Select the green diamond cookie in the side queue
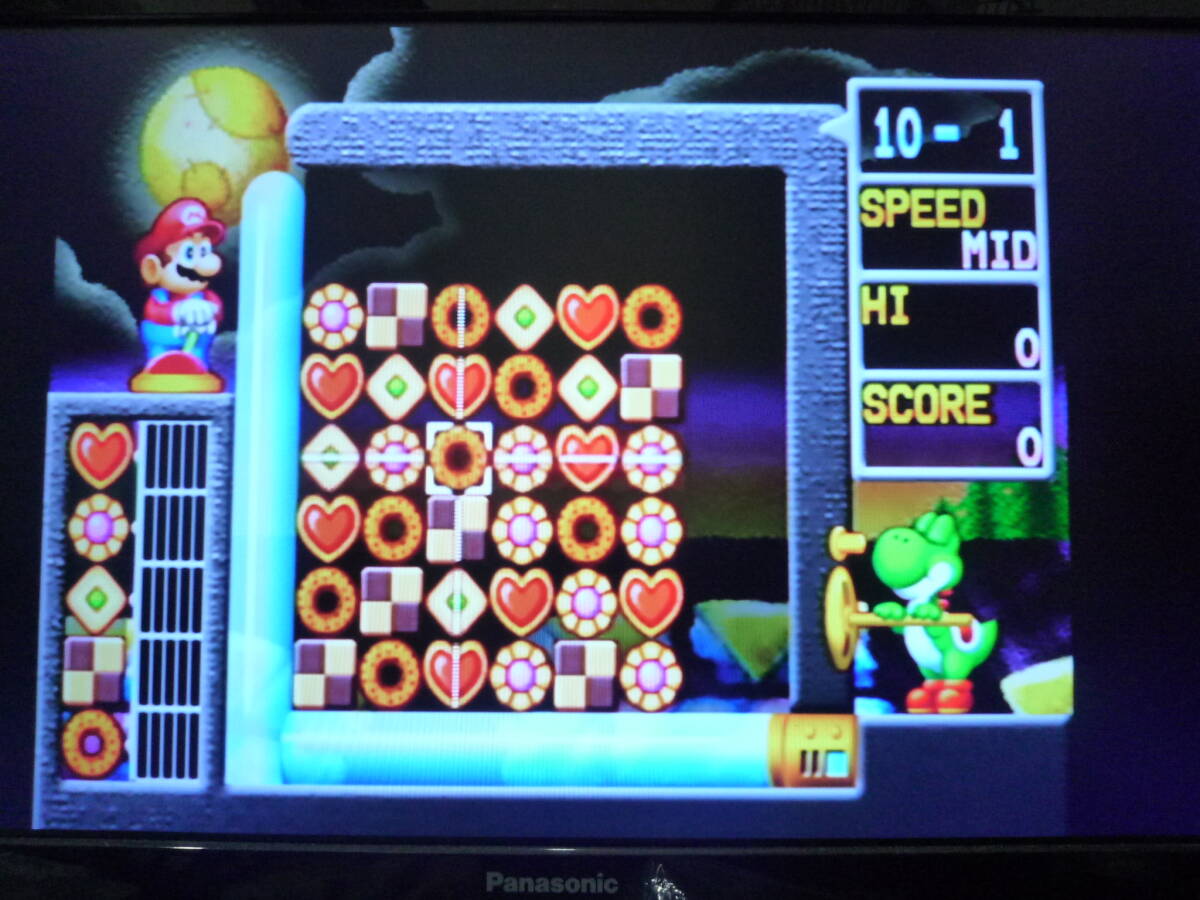Screen dimensions: 1200x900 pos(96,599)
